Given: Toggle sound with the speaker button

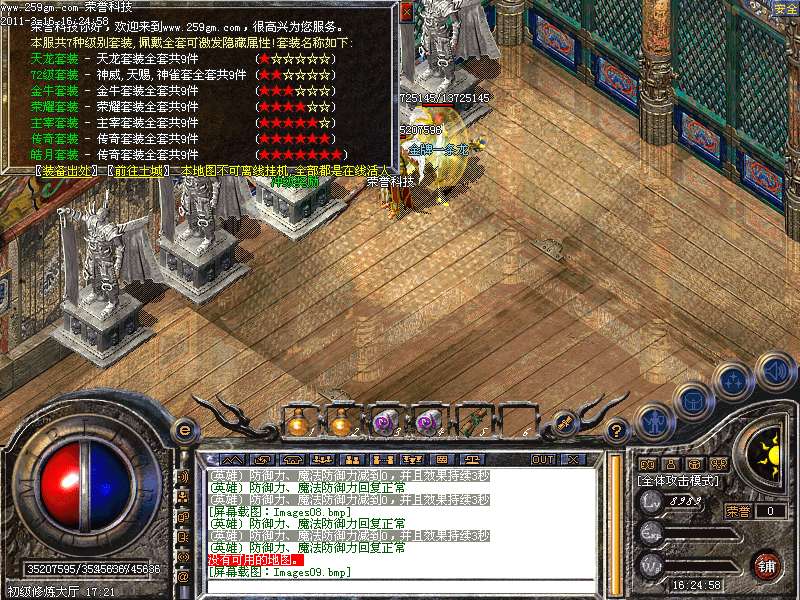Looking at the screenshot, I should 774,371.
